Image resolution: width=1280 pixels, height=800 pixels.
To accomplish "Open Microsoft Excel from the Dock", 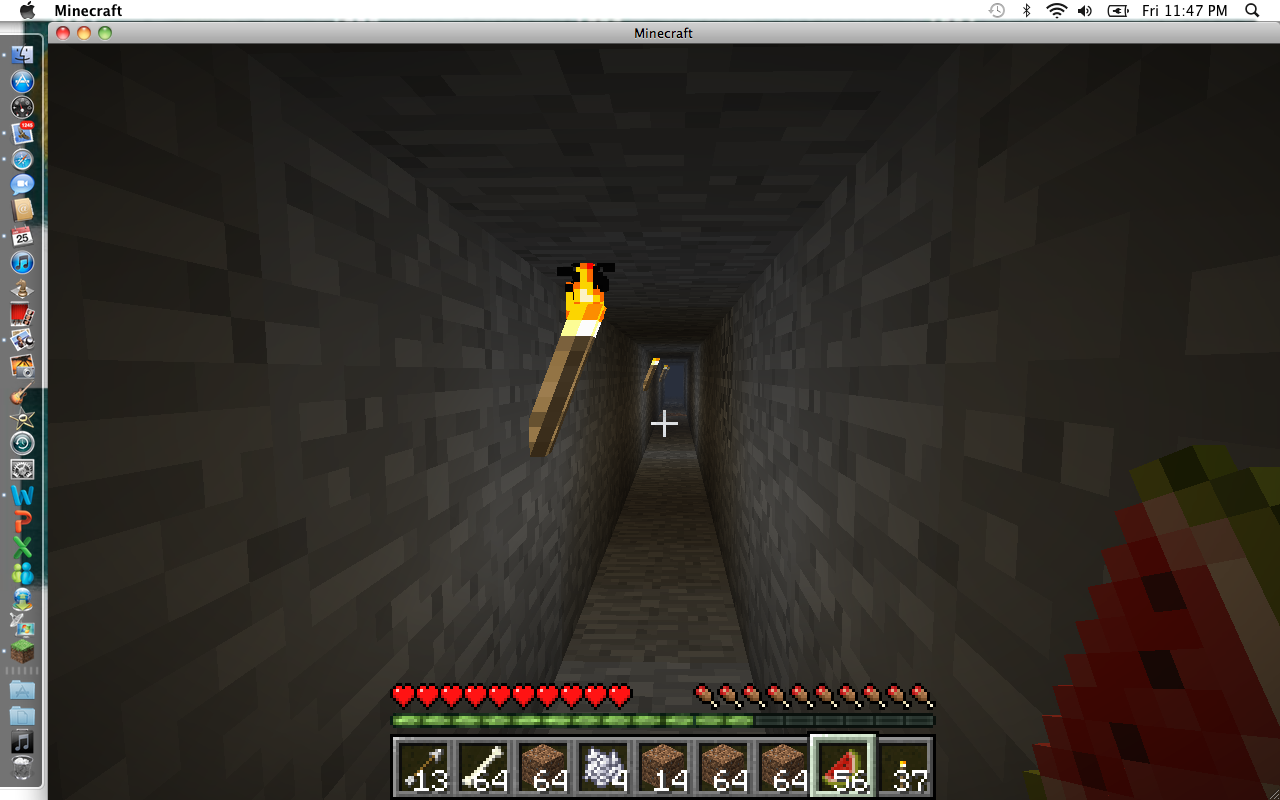I will 22,549.
